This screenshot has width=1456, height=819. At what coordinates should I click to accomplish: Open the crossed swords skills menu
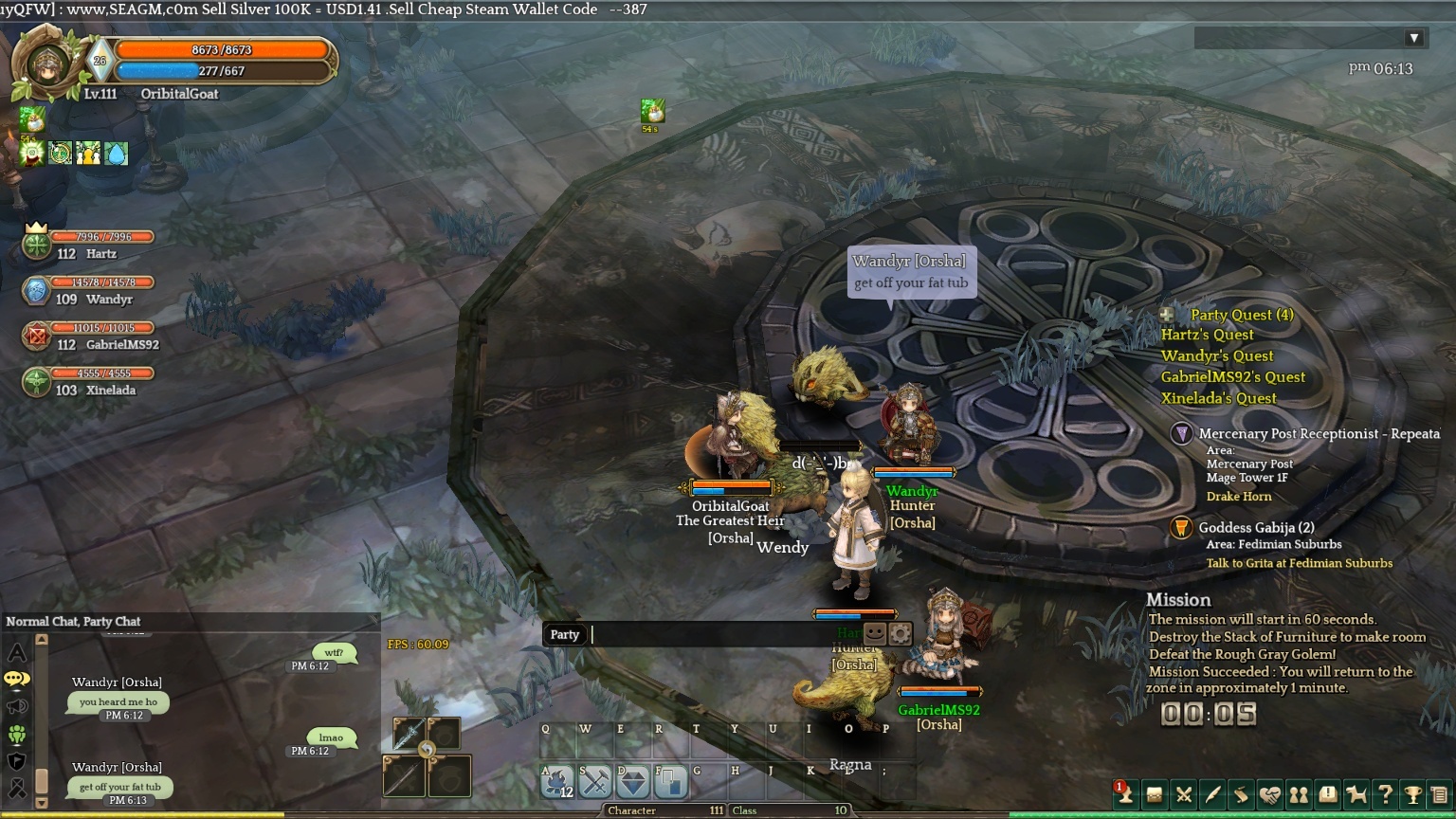coord(1183,794)
